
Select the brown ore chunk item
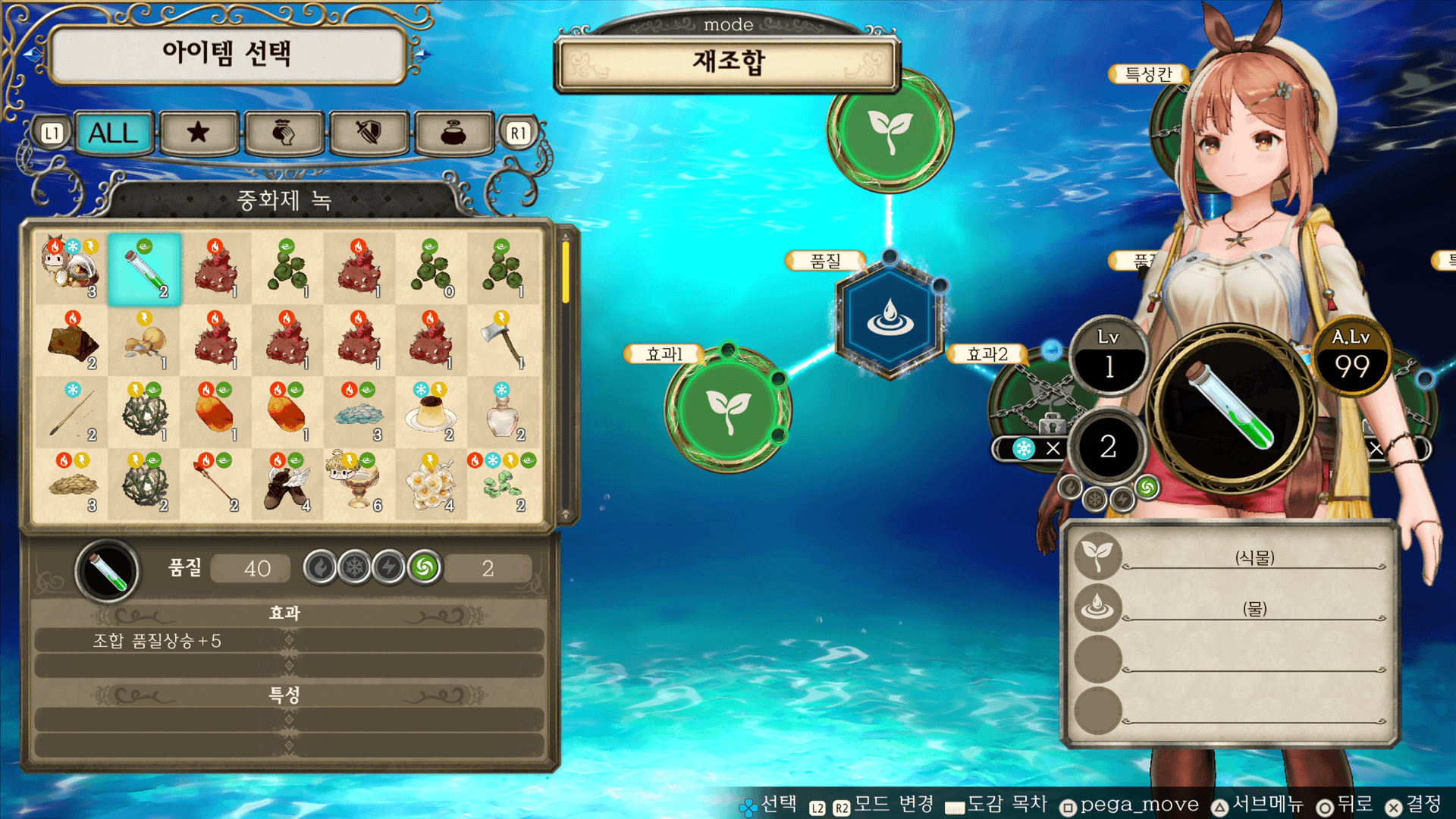pyautogui.click(x=73, y=341)
